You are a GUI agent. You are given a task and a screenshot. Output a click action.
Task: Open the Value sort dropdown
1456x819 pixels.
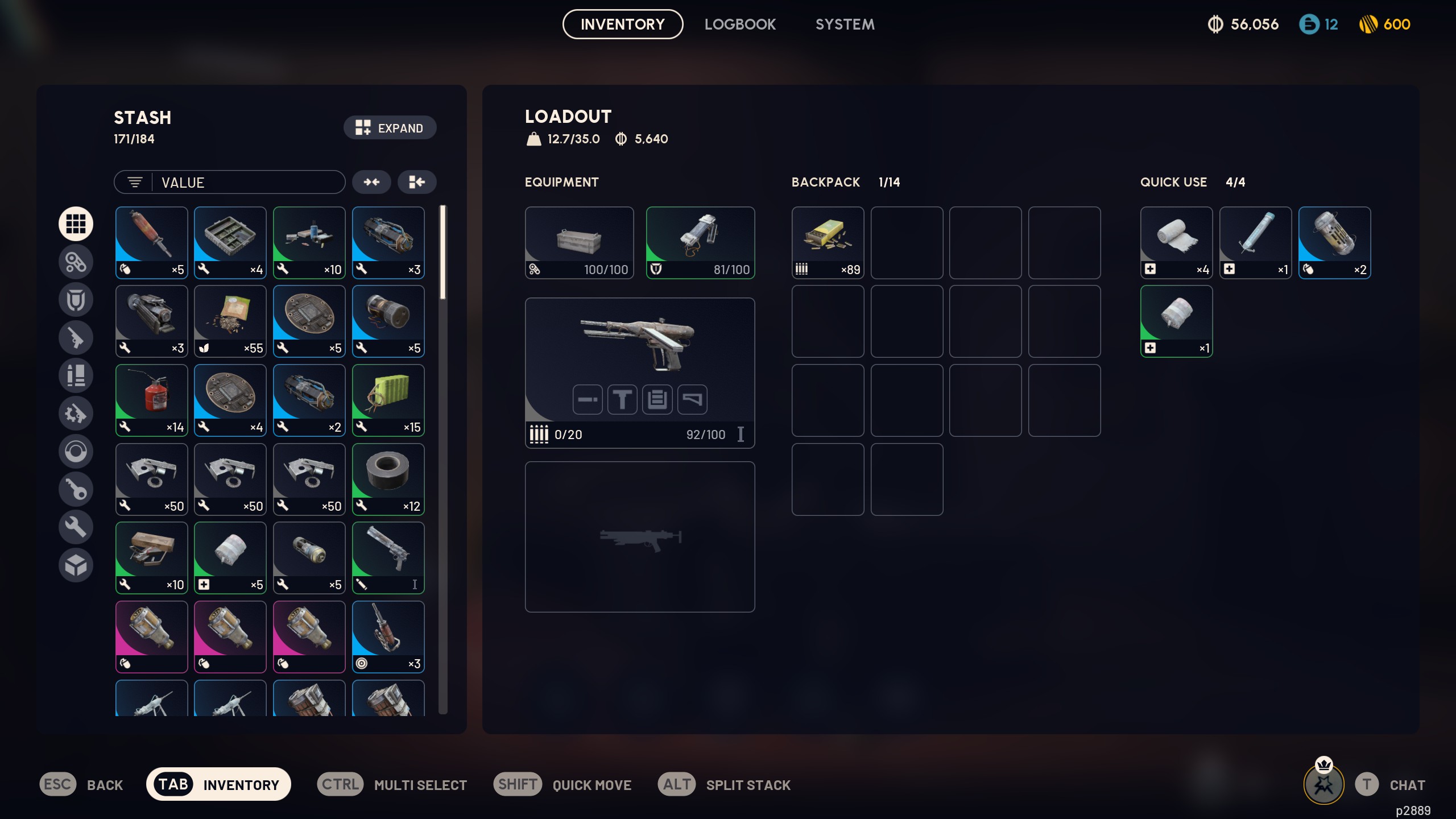tap(230, 183)
